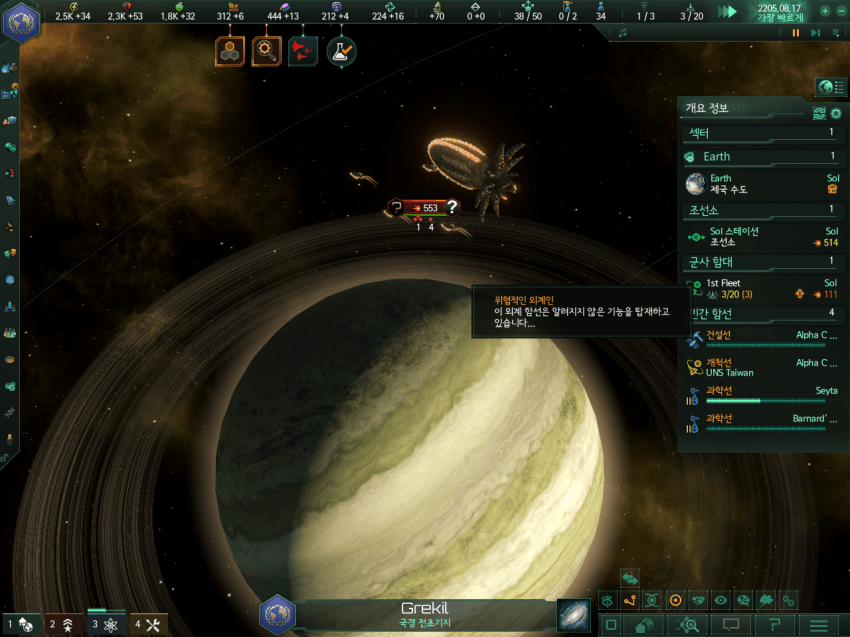Open the research flask notification
Image resolution: width=850 pixels, height=637 pixels.
341,50
